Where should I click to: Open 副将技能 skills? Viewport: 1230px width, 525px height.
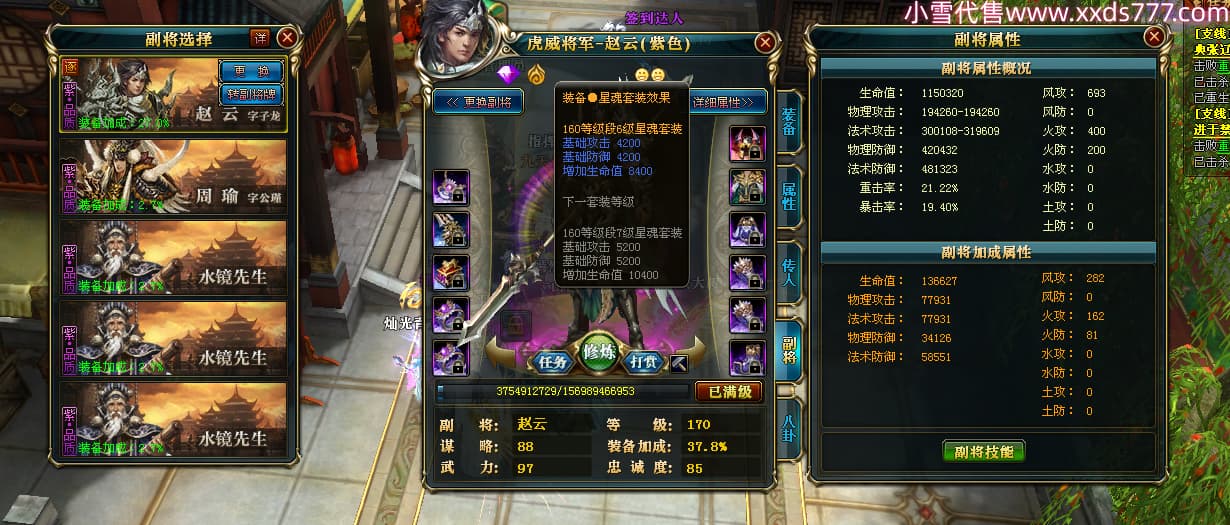[983, 451]
